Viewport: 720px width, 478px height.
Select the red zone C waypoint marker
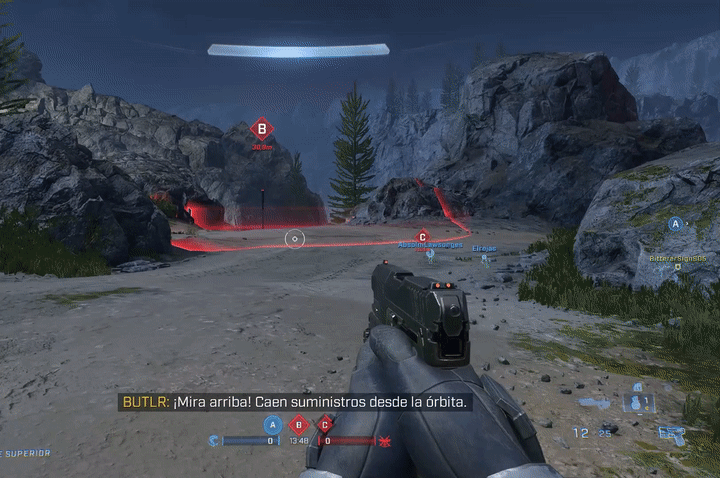pos(422,237)
